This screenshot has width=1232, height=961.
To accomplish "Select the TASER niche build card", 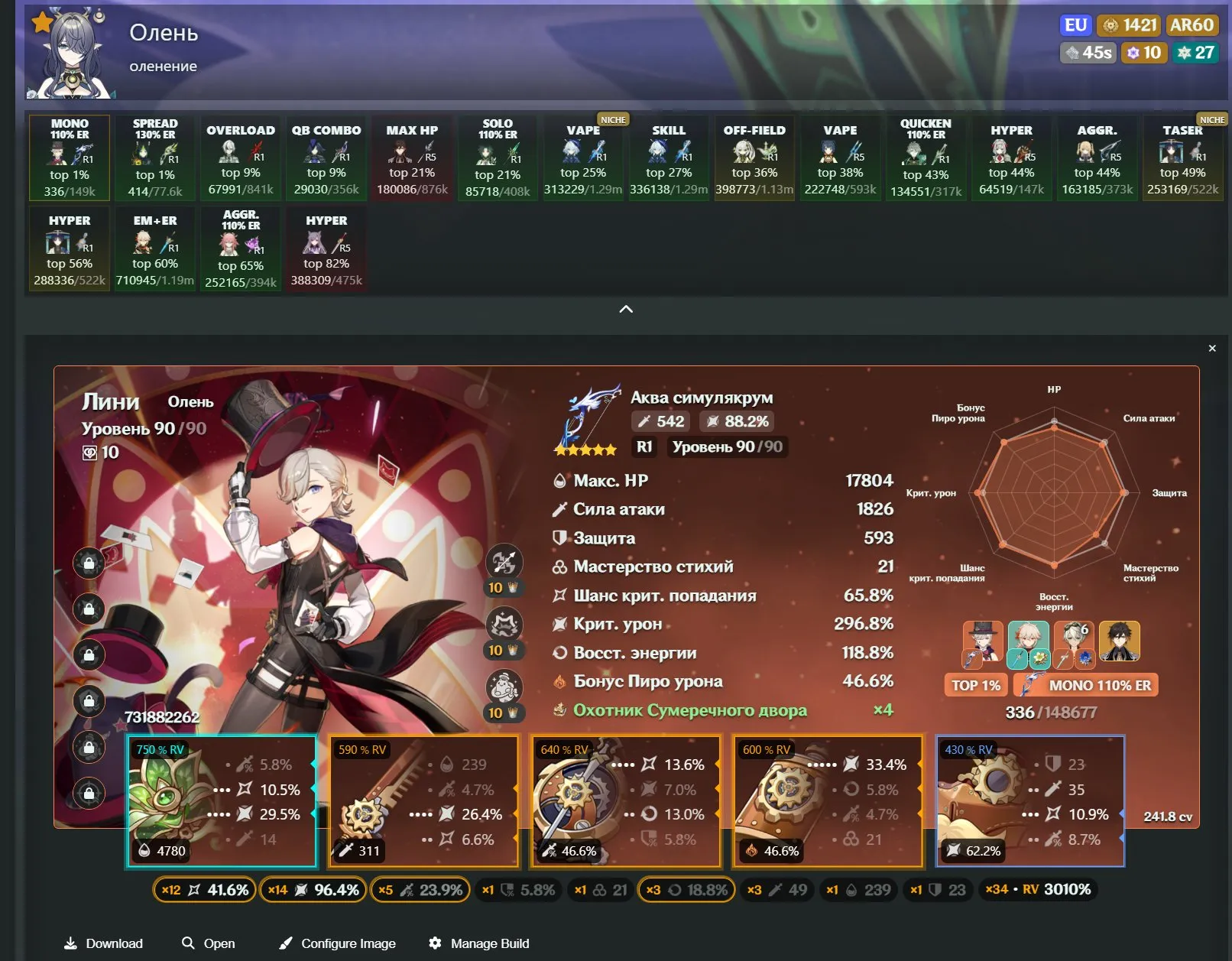I will (x=1182, y=158).
